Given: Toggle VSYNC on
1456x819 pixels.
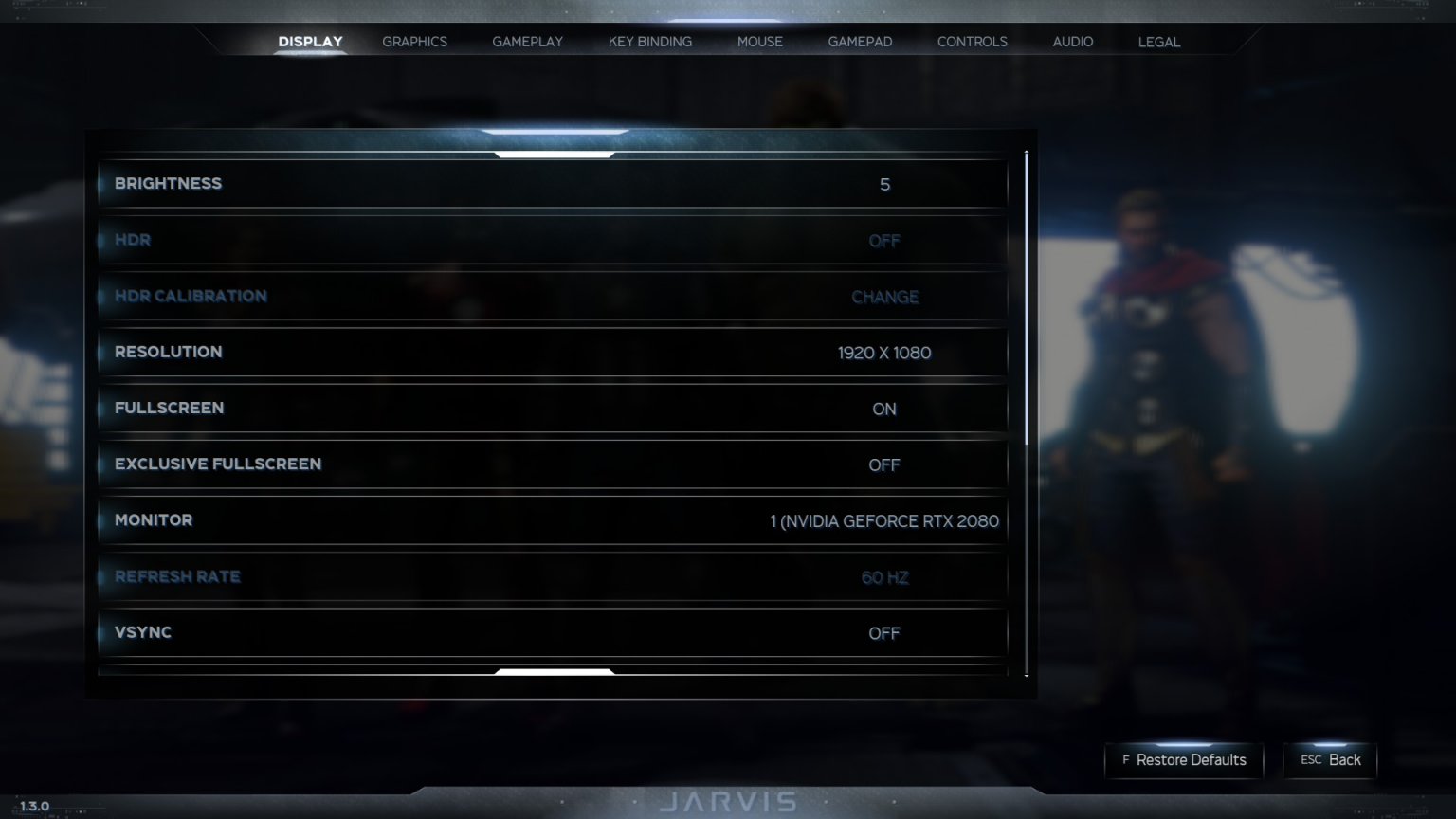Looking at the screenshot, I should [883, 632].
